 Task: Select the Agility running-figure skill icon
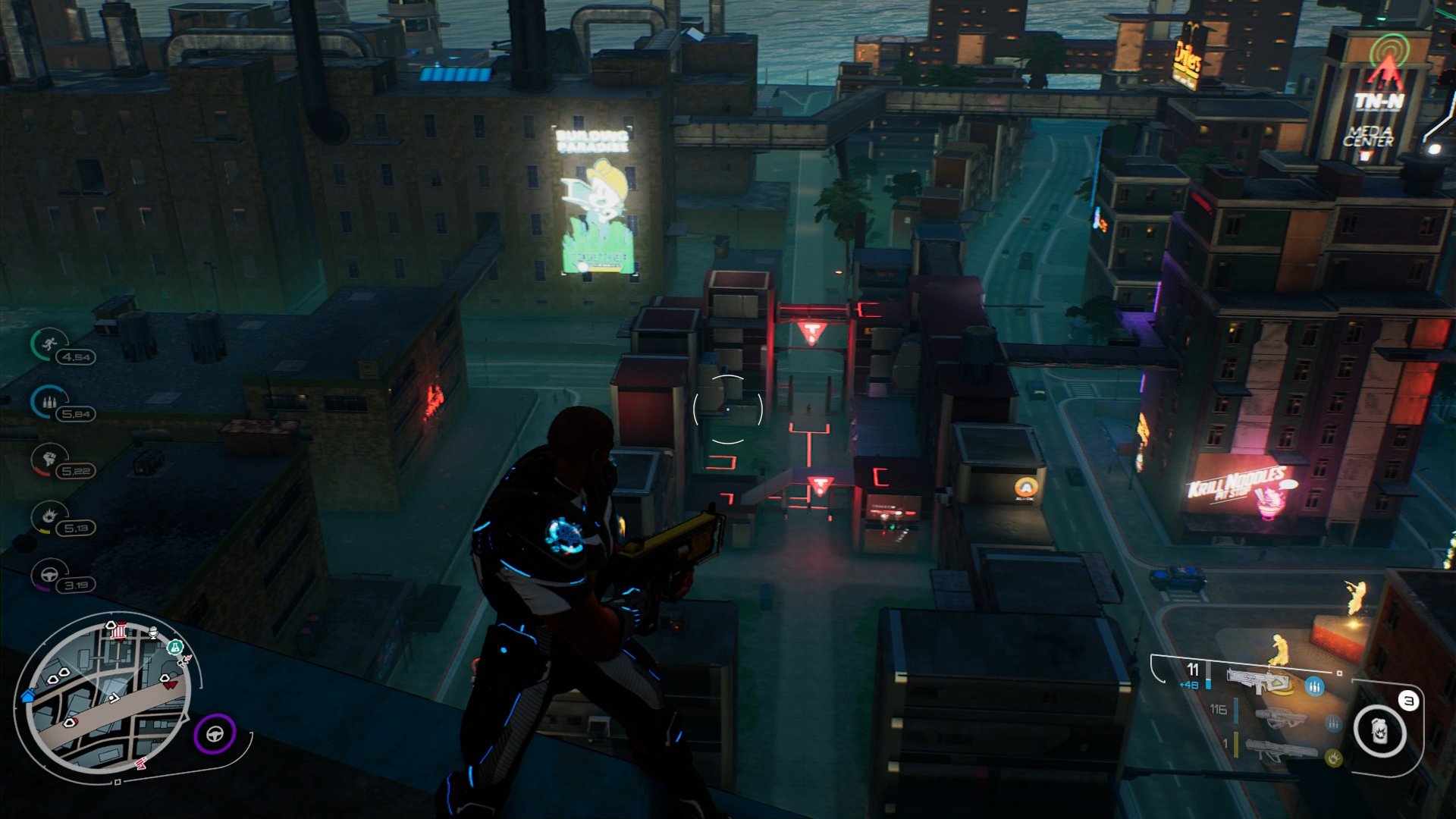click(x=50, y=344)
